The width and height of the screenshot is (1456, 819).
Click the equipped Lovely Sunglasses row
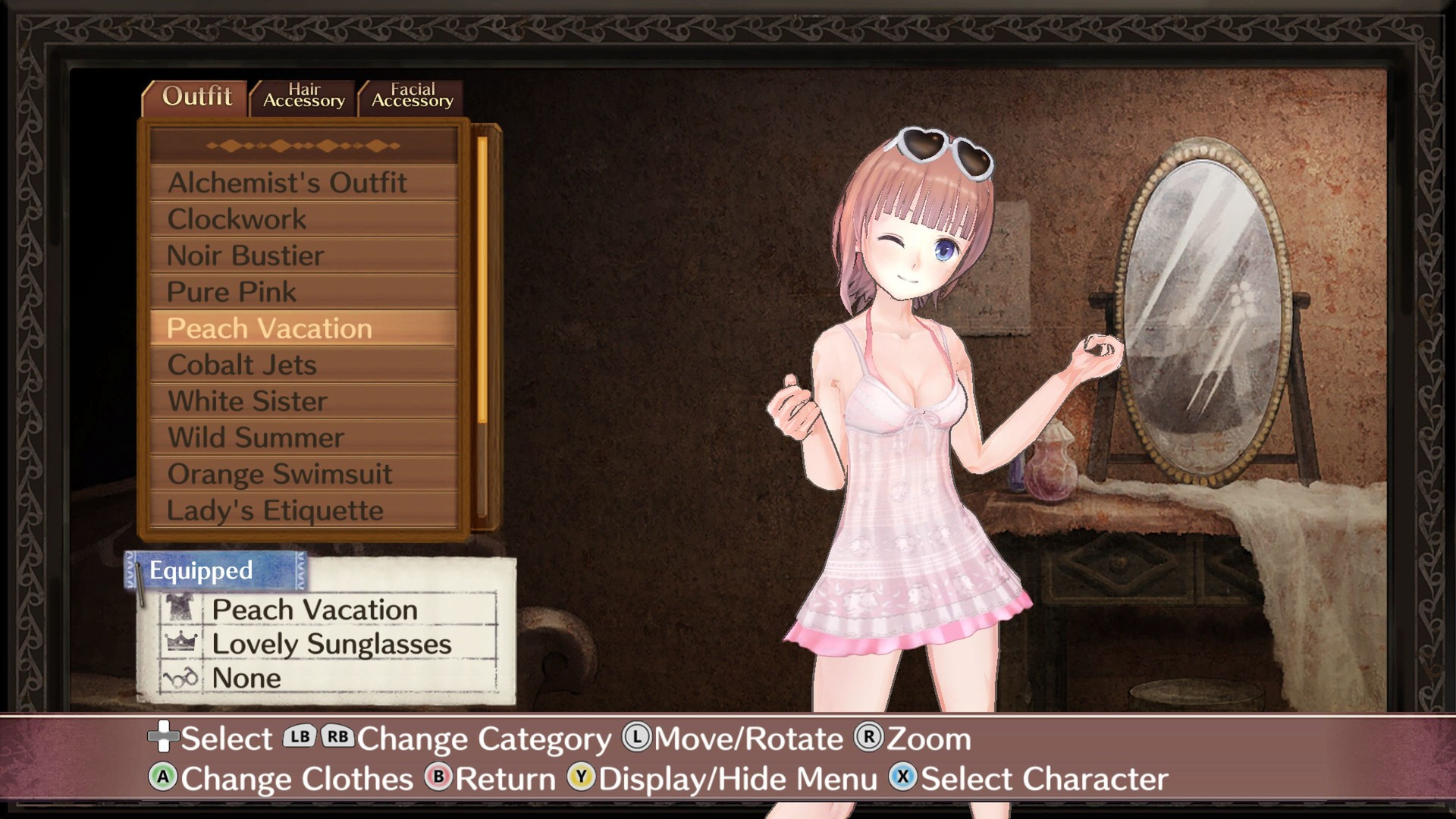(331, 644)
